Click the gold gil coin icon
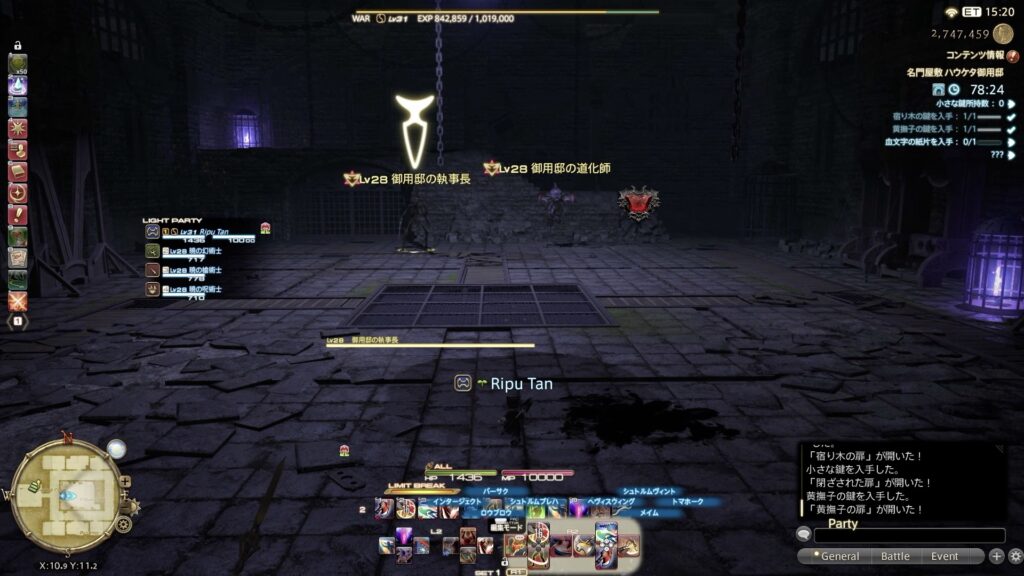This screenshot has width=1024, height=576. coord(1002,33)
